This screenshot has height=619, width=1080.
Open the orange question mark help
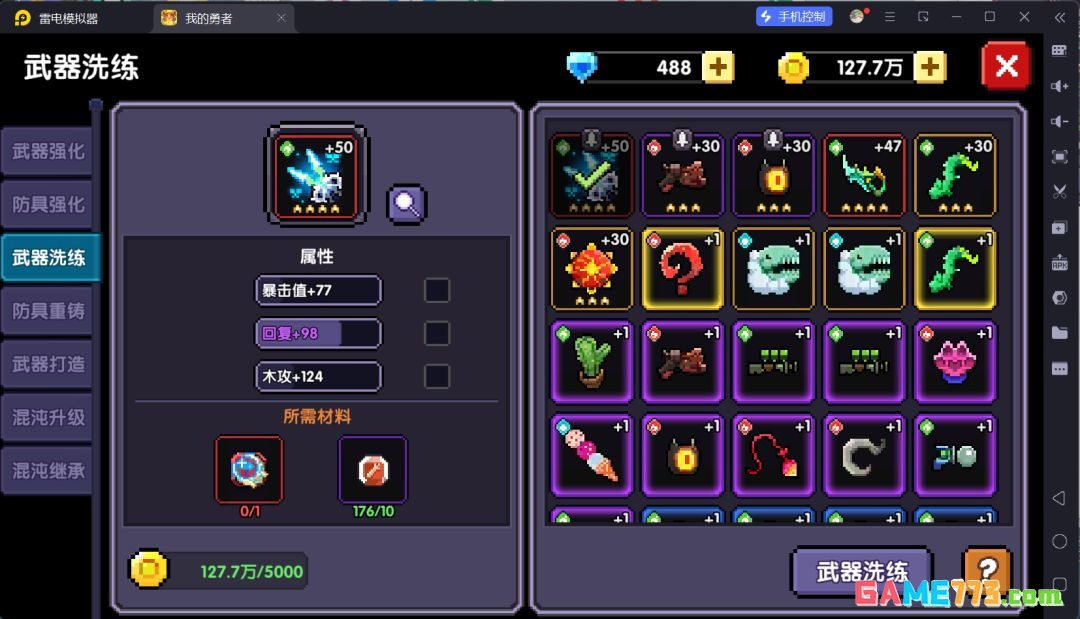pos(985,569)
